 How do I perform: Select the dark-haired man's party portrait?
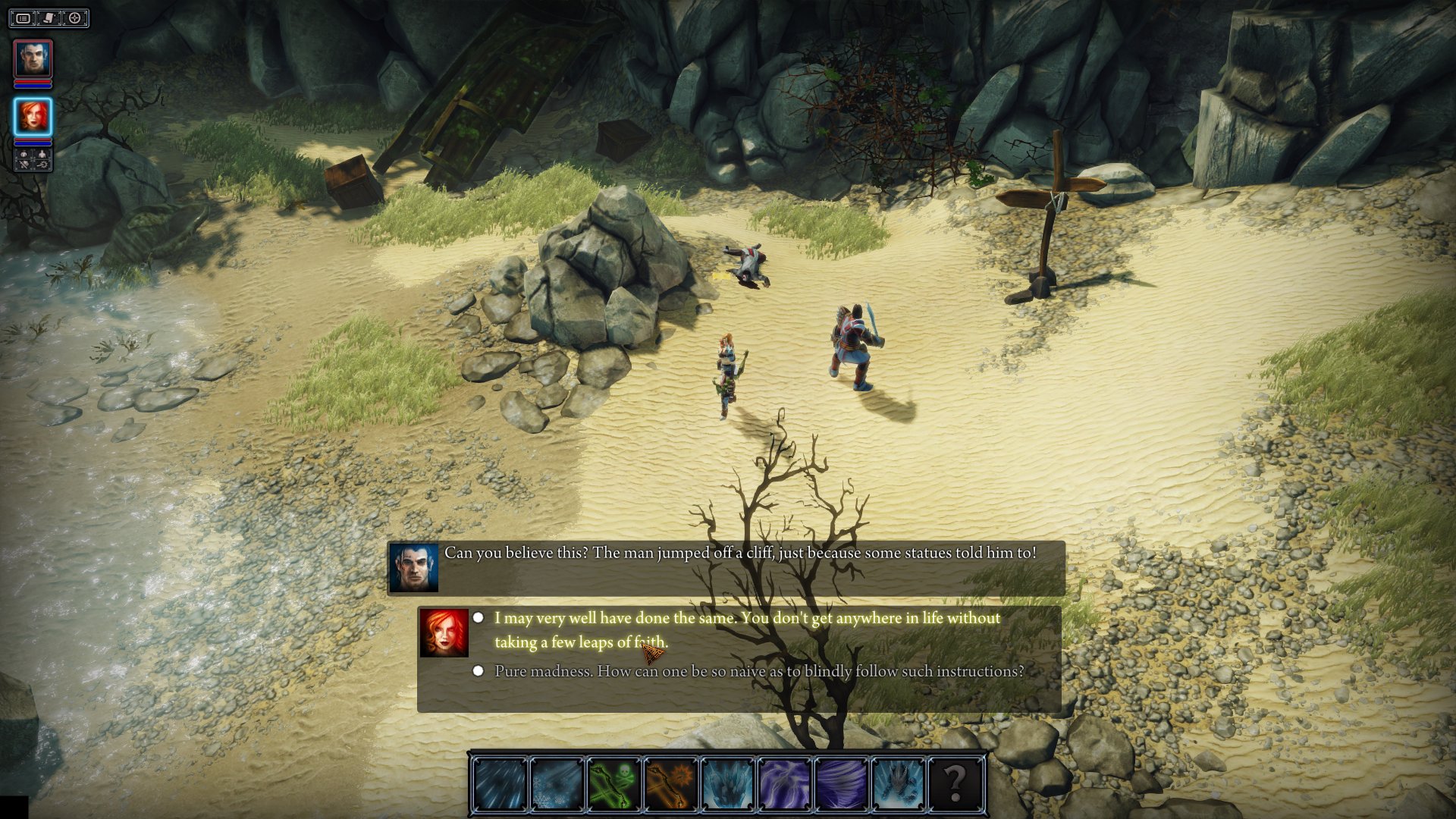pos(33,59)
